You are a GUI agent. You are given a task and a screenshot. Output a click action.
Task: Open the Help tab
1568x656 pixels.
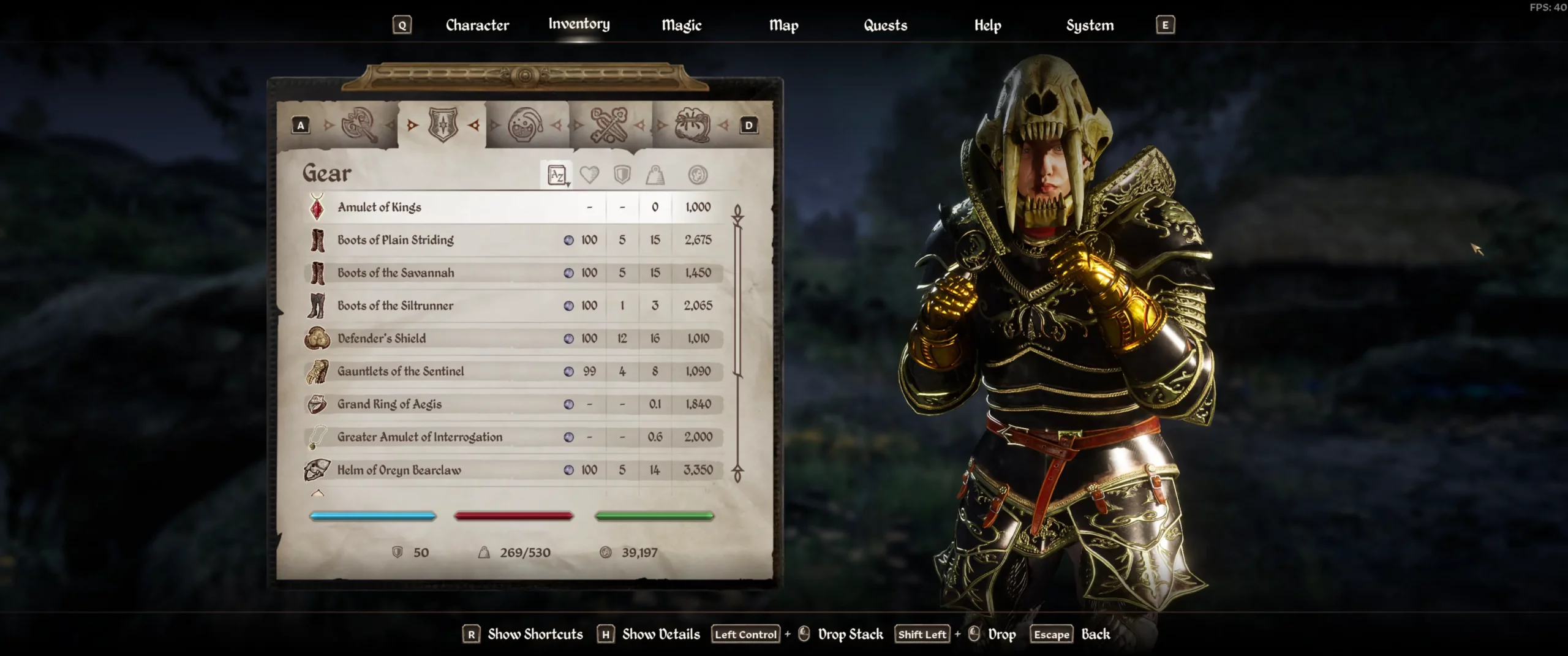tap(987, 25)
